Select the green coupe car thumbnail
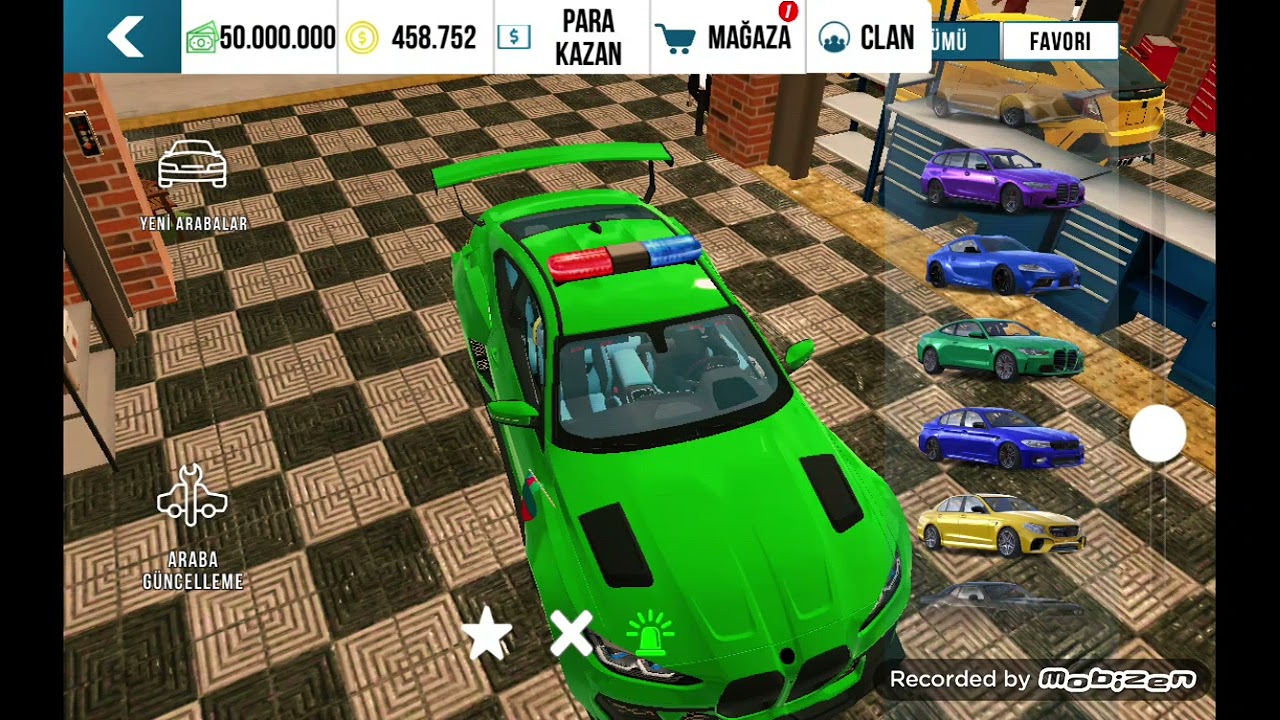The width and height of the screenshot is (1280, 720). point(1000,349)
